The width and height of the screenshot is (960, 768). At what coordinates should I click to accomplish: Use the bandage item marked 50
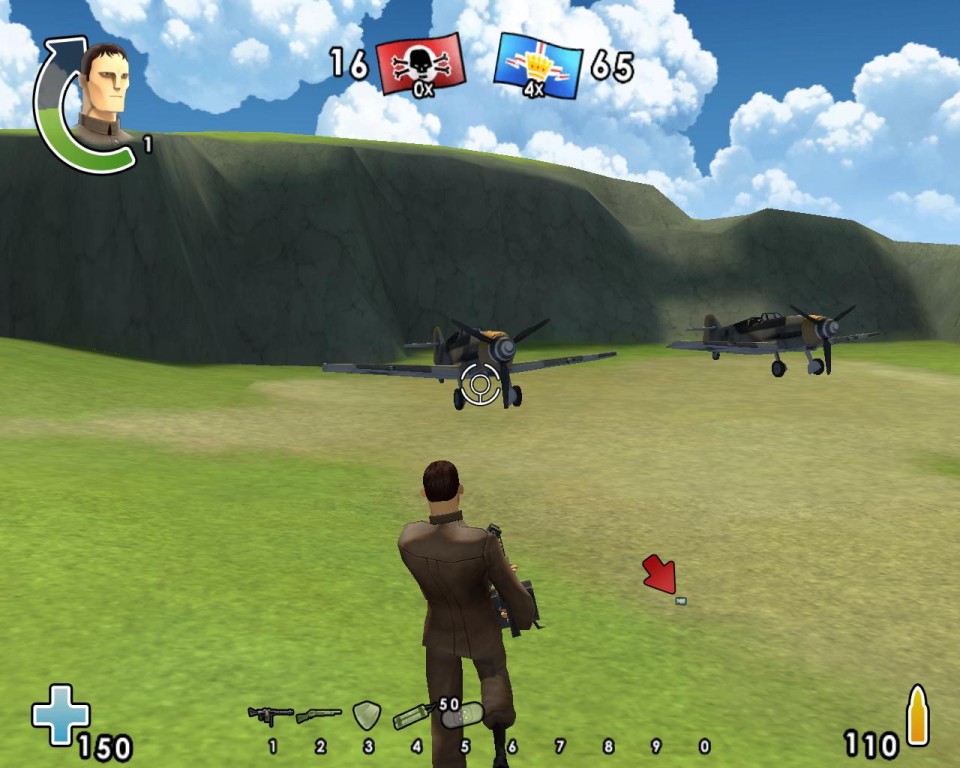point(462,716)
